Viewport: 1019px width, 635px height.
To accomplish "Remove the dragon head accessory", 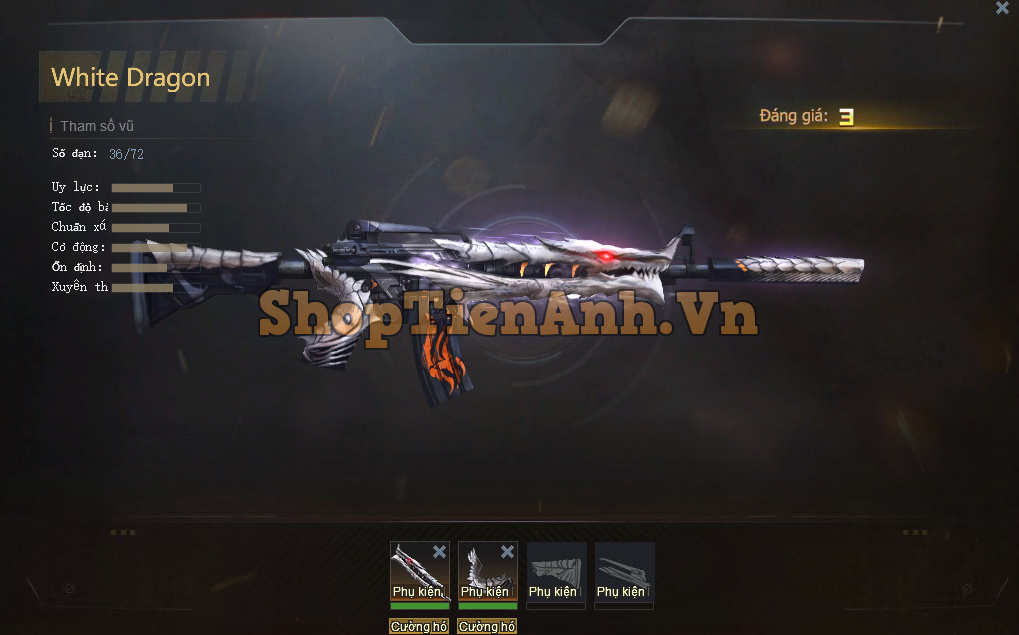I will point(439,552).
